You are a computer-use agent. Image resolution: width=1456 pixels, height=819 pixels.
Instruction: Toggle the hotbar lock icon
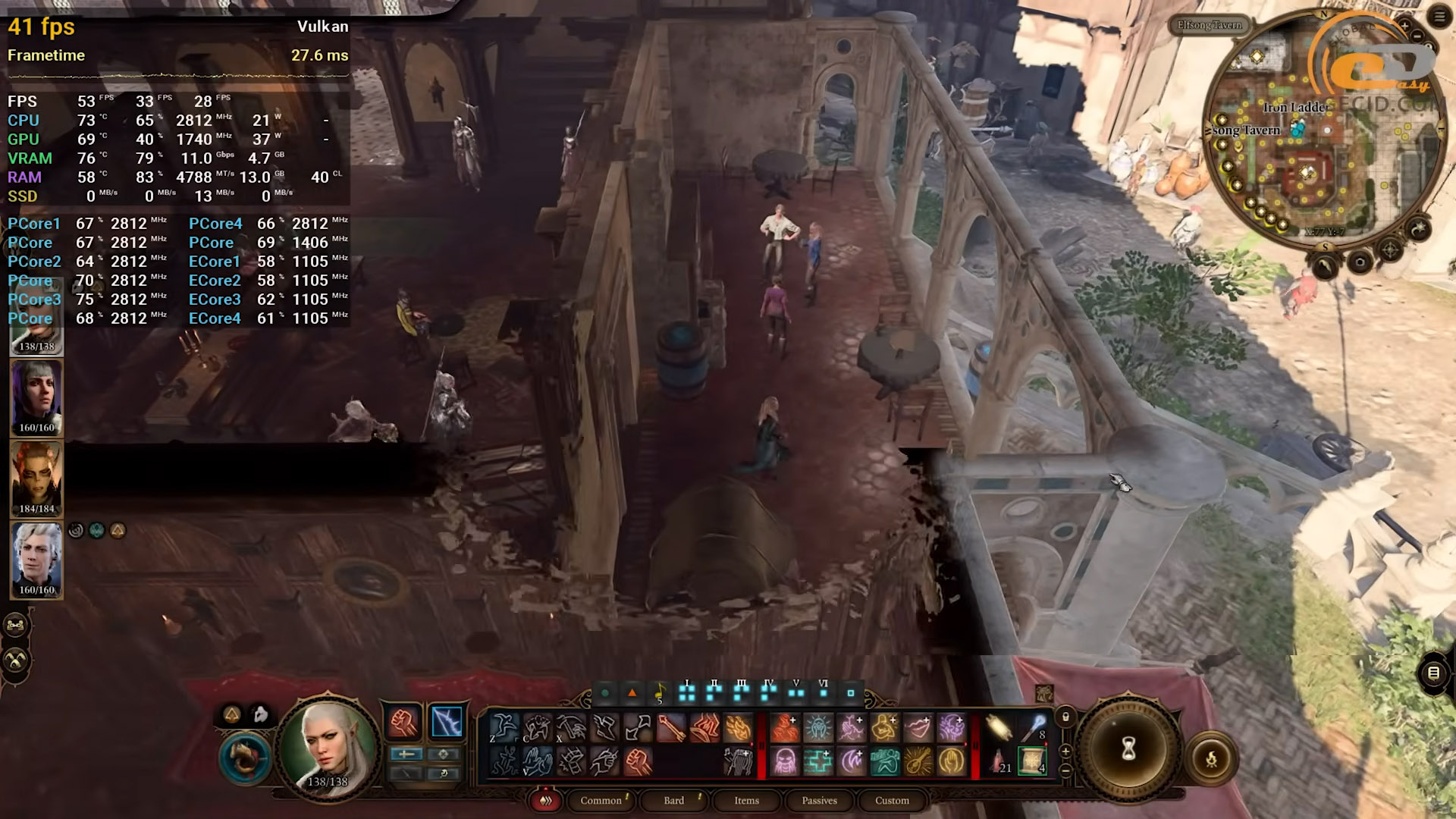point(1065,717)
